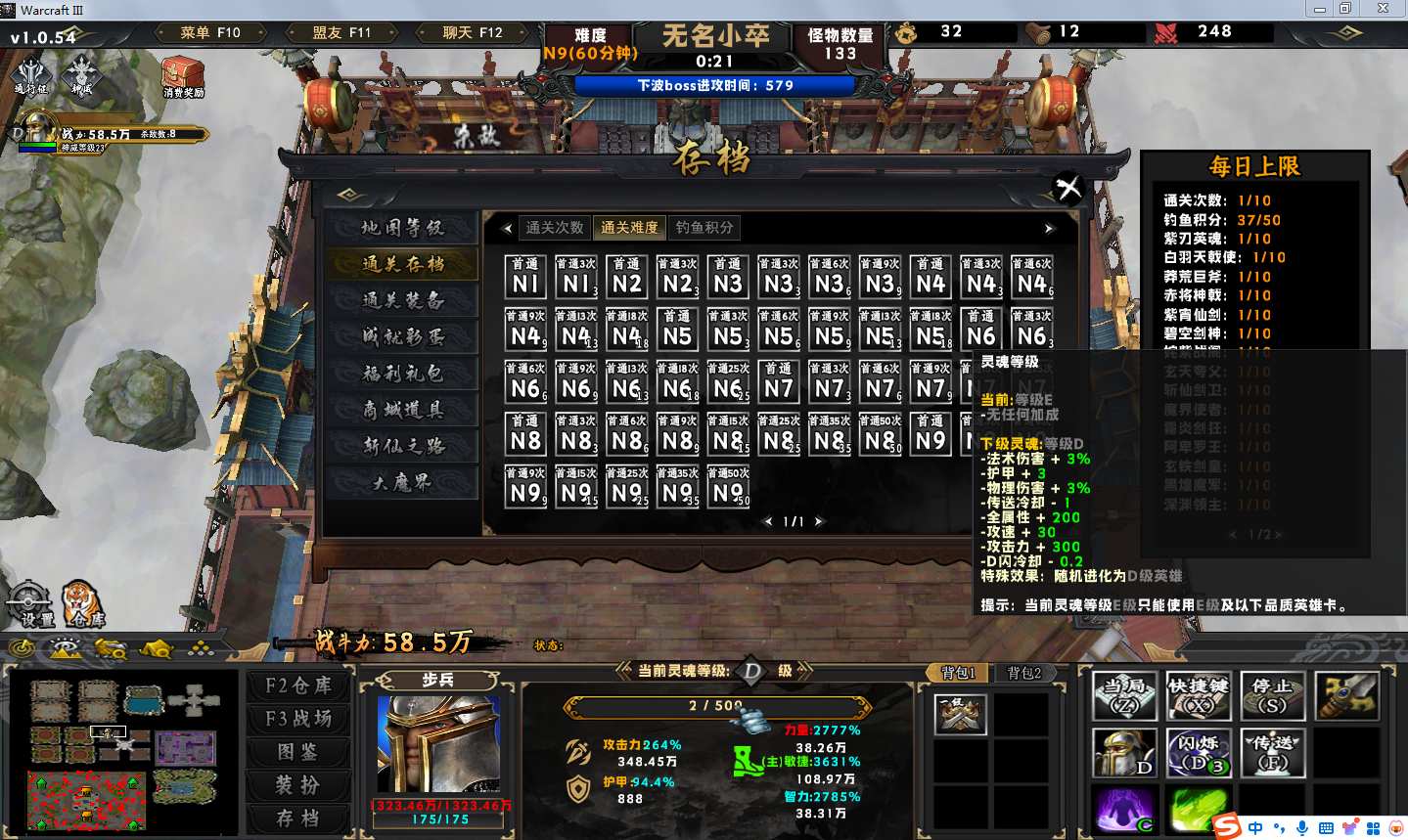1408x840 pixels.
Task: Open the 福利礼包 gift section
Action: (x=402, y=373)
